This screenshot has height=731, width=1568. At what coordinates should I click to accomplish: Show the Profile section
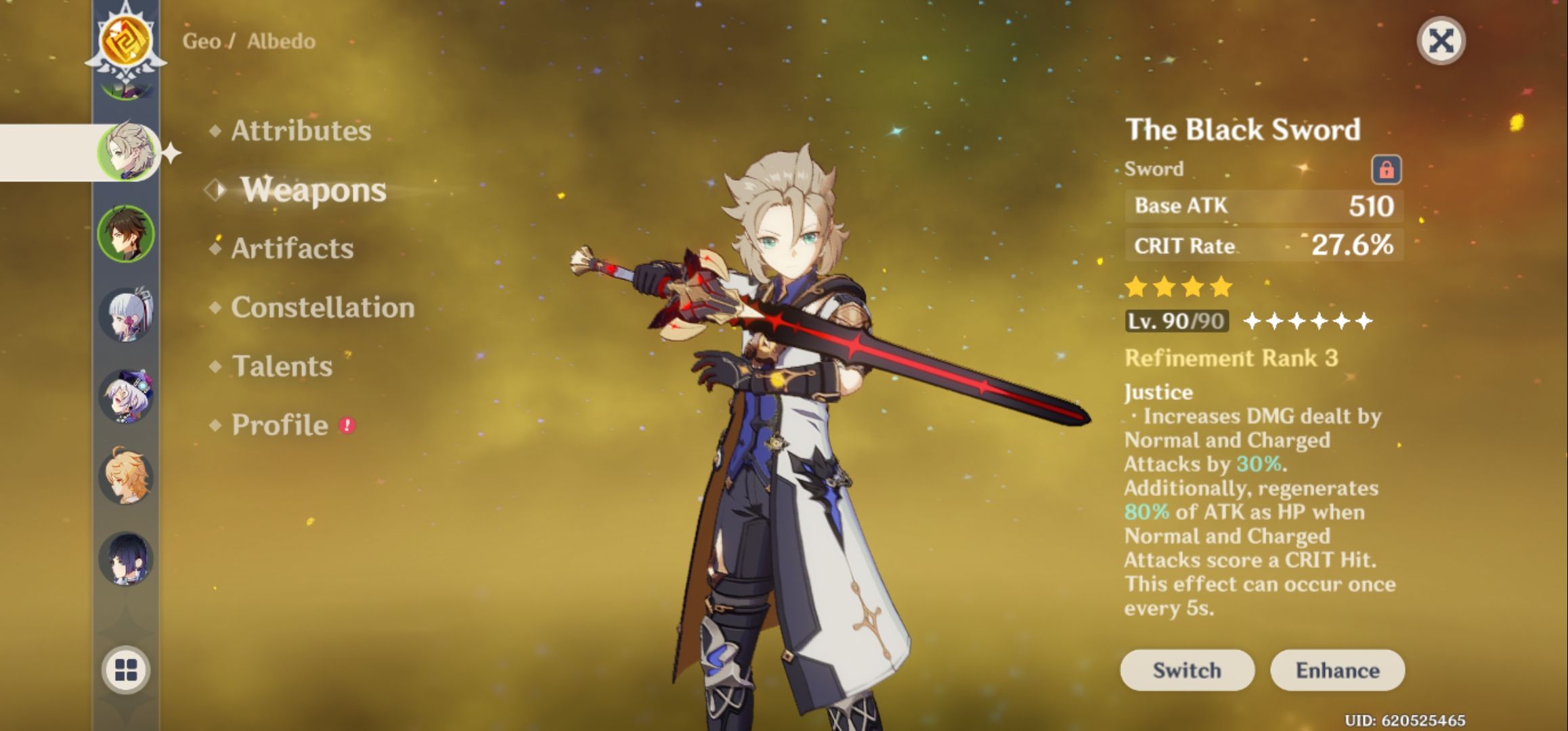click(280, 425)
